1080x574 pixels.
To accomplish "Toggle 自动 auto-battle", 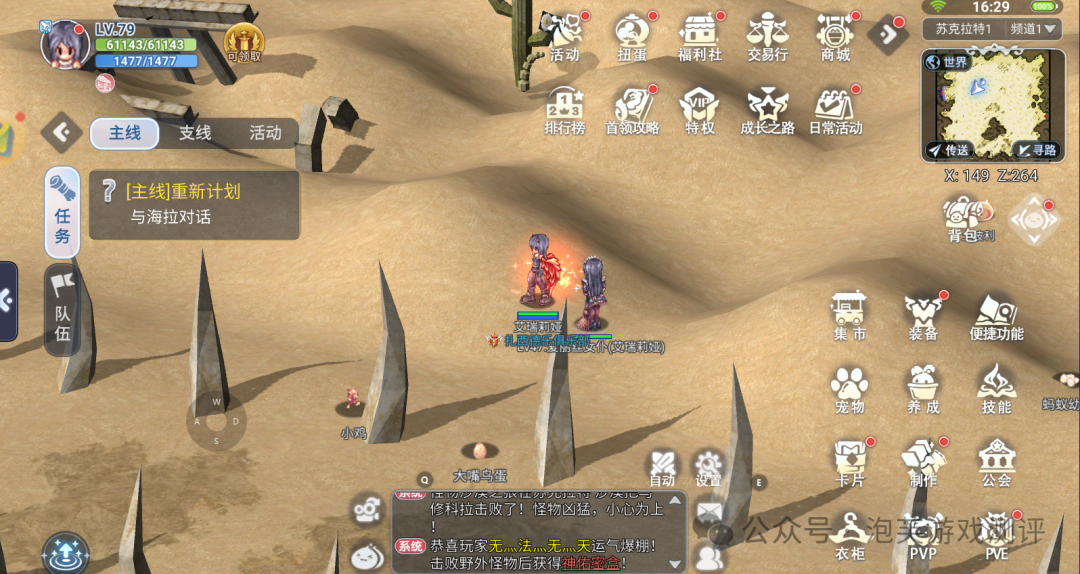I will (x=662, y=467).
